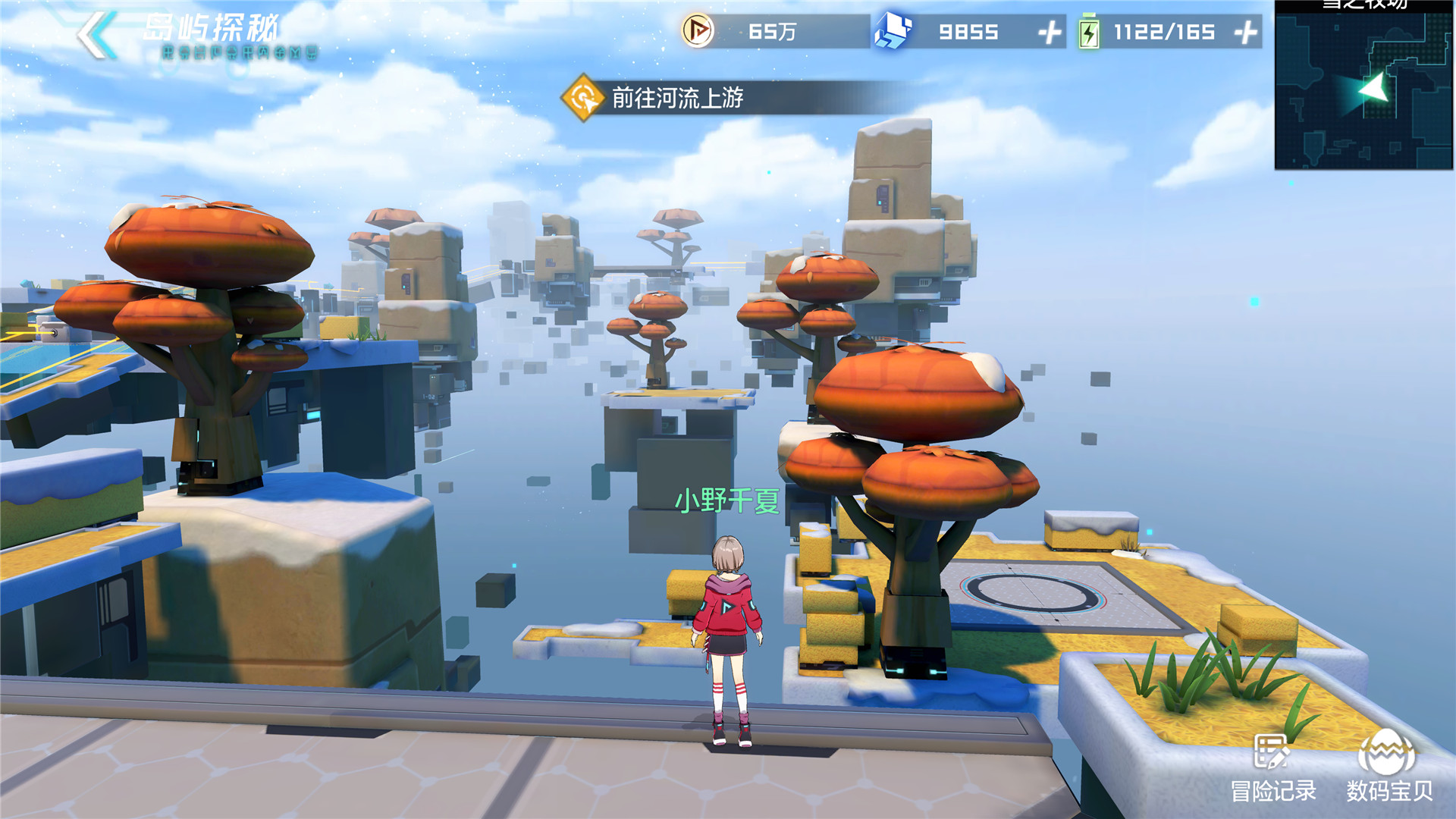Refill energy with the battery plus button
Viewport: 1456px width, 819px height.
1246,33
